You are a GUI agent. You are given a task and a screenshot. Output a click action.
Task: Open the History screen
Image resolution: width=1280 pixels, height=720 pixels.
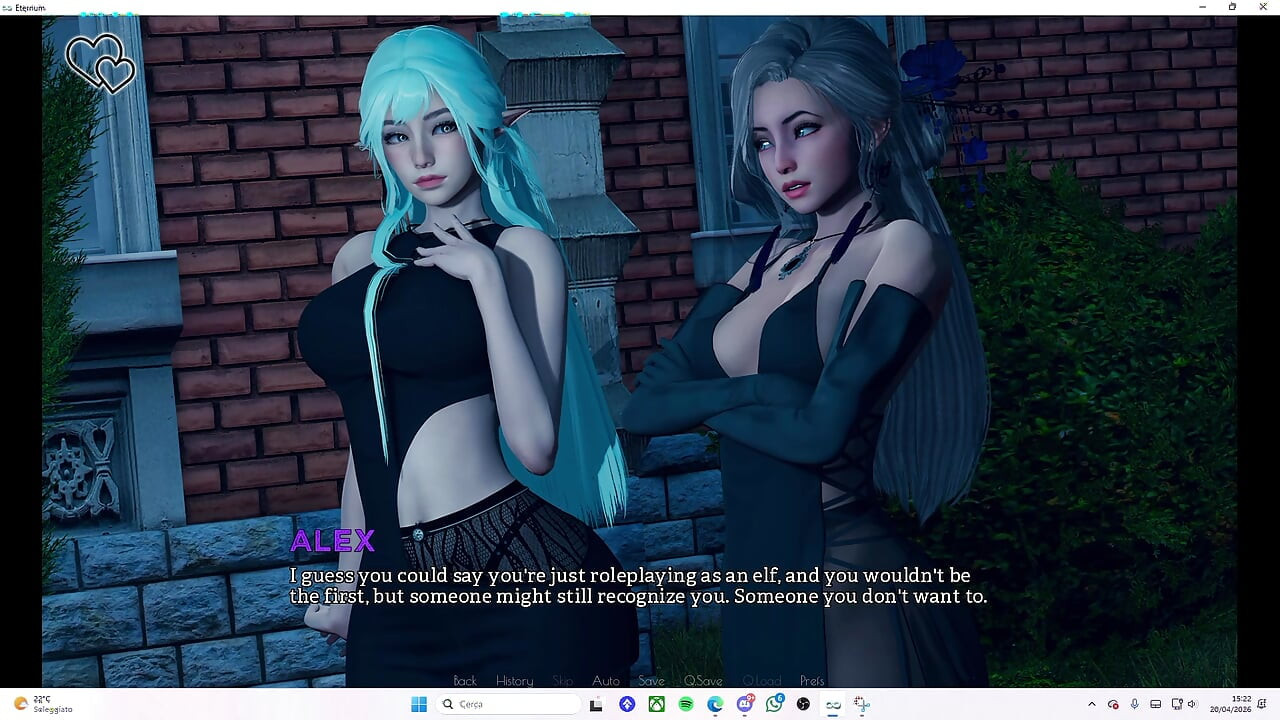click(514, 680)
